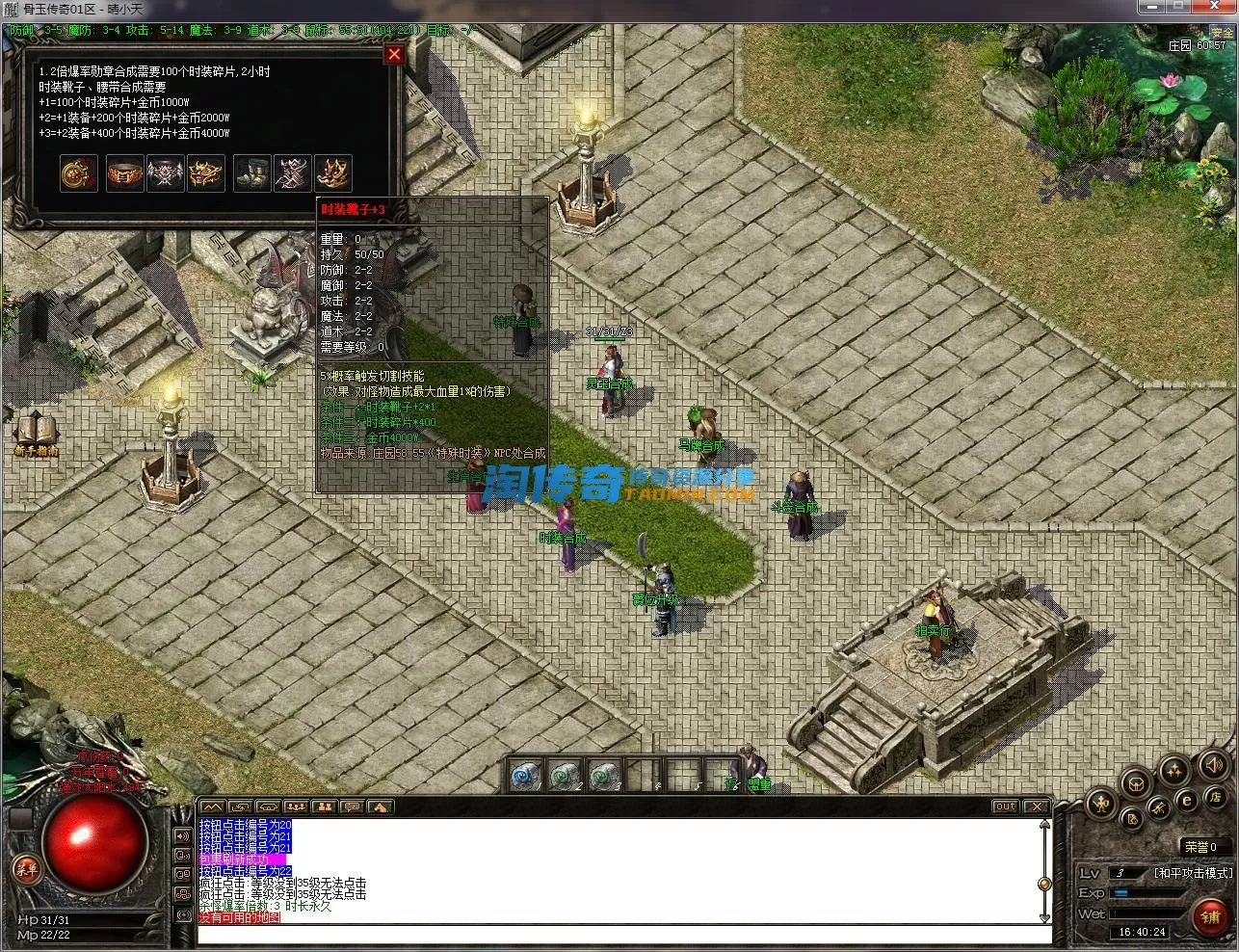The width and height of the screenshot is (1239, 952).
Task: Toggle the speaker sound button
Action: pos(1213,766)
